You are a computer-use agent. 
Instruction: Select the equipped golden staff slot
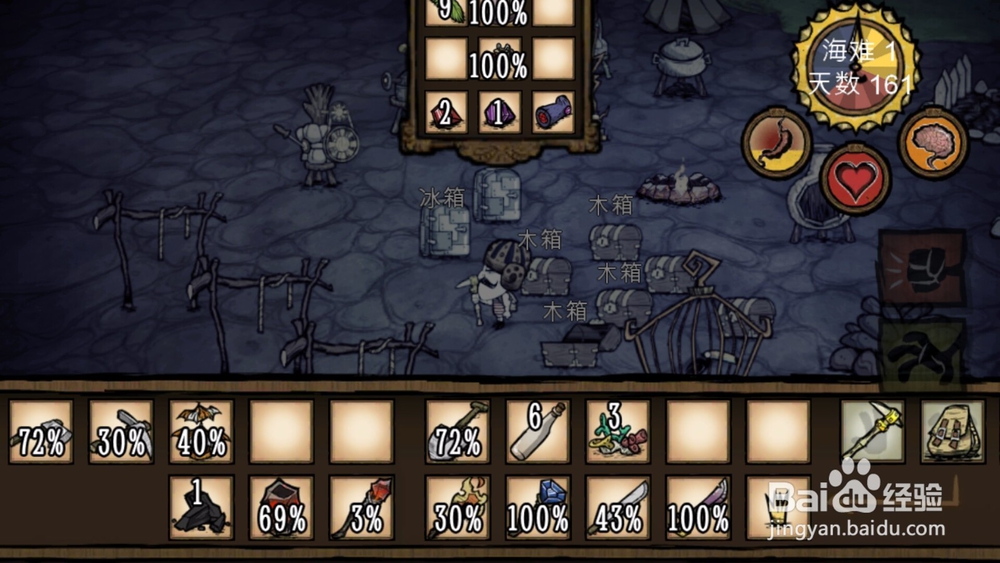(872, 431)
